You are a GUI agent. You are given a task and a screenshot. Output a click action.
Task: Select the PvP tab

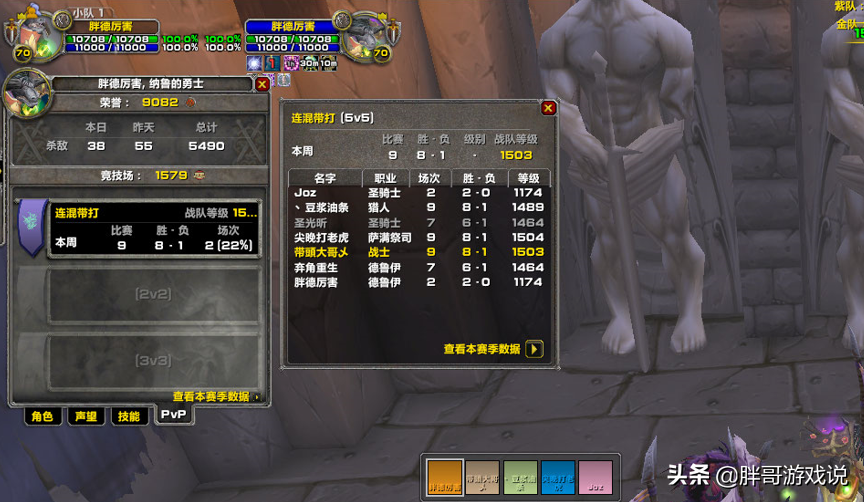point(174,415)
